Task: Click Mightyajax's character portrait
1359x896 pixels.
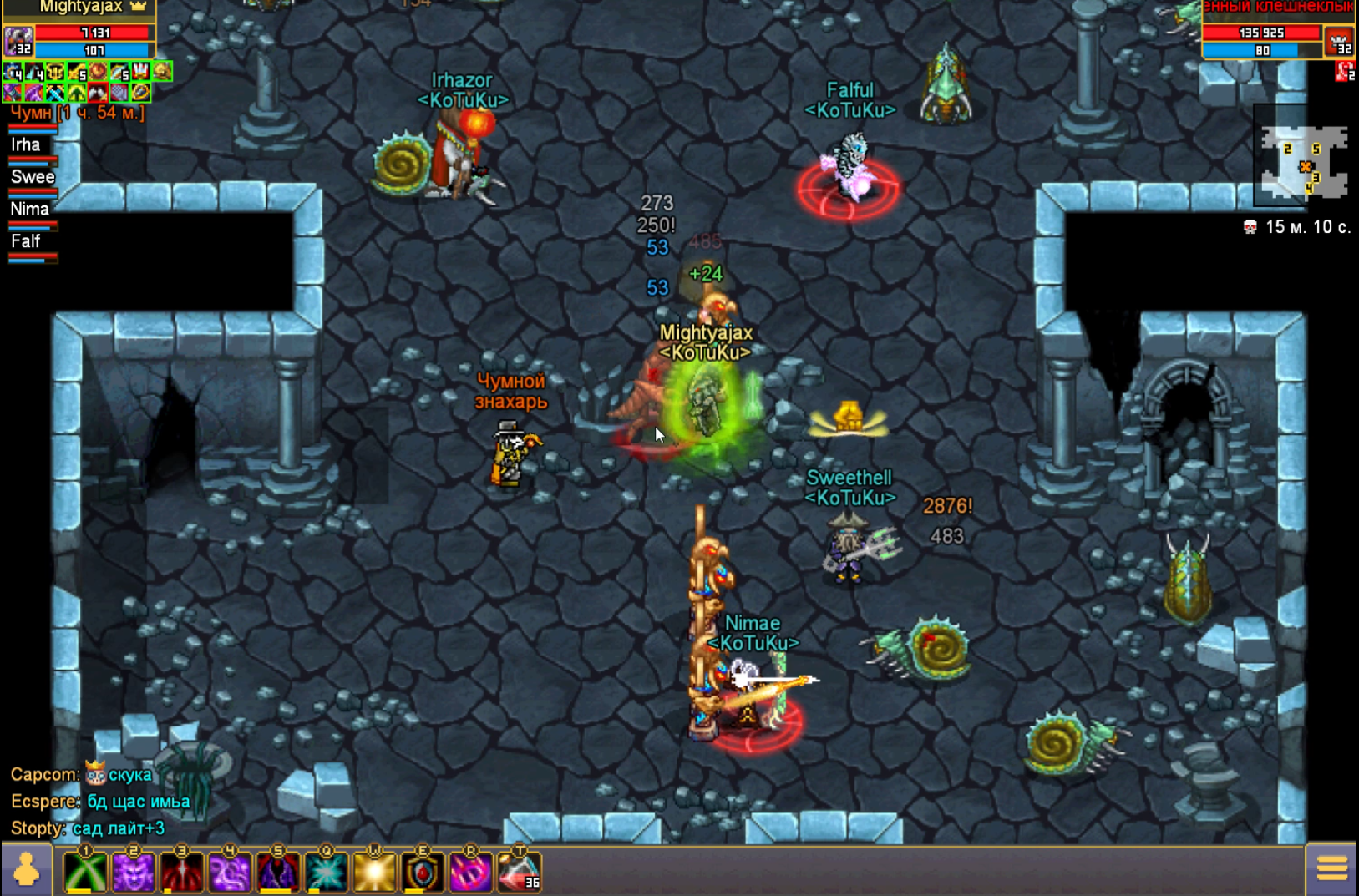Action: 18,40
